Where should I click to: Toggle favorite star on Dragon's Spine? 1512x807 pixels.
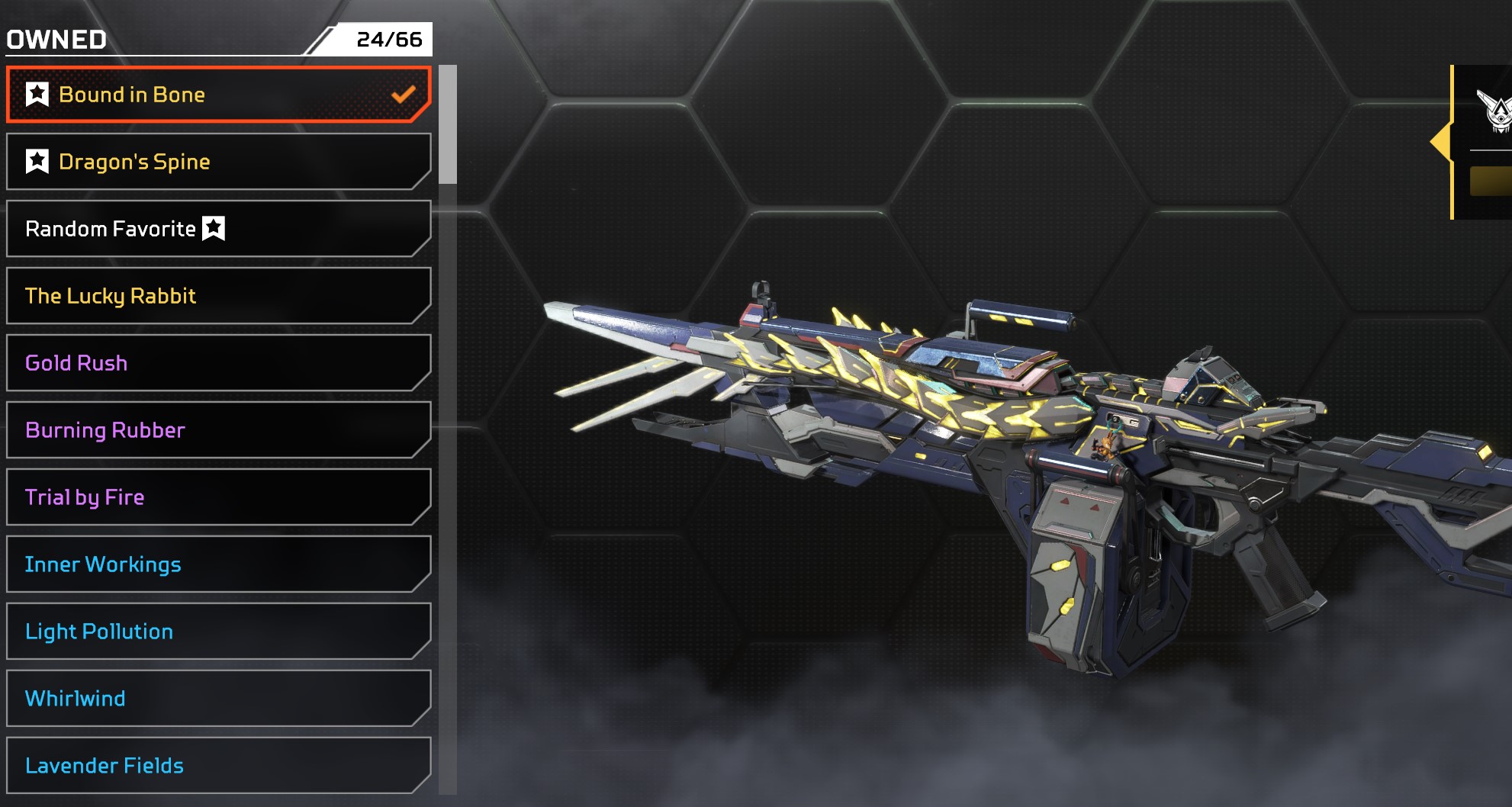(37, 162)
